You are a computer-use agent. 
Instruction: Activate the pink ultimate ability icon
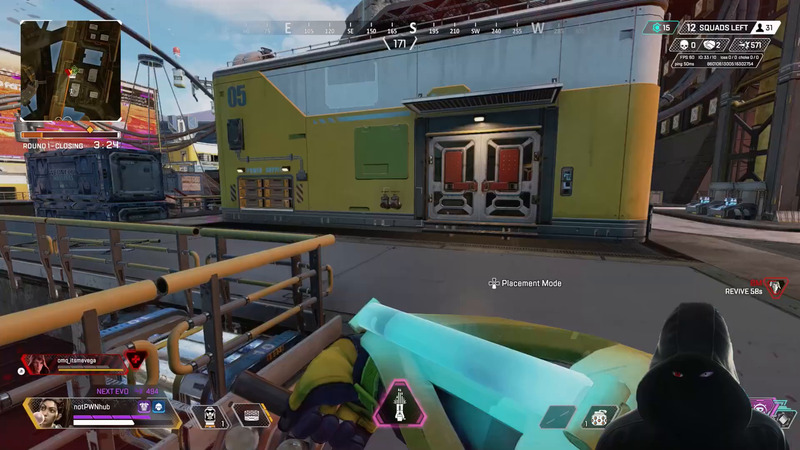(399, 405)
